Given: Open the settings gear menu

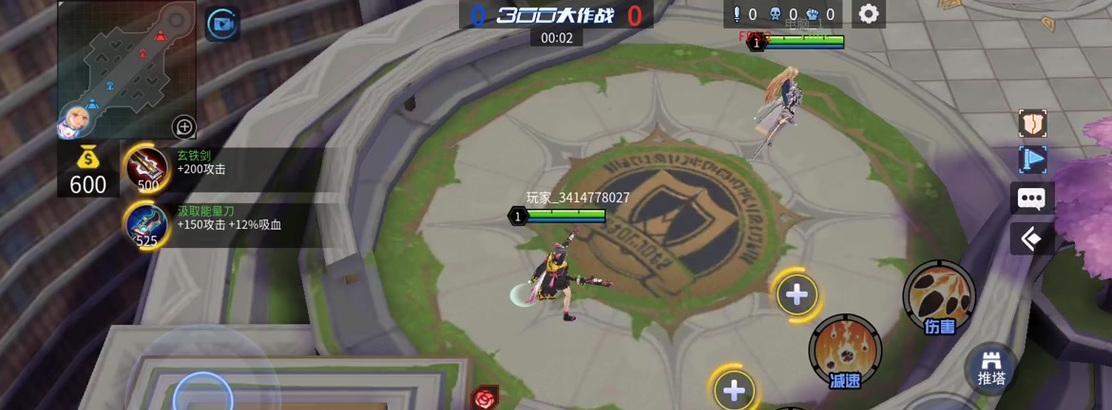Looking at the screenshot, I should pyautogui.click(x=869, y=14).
